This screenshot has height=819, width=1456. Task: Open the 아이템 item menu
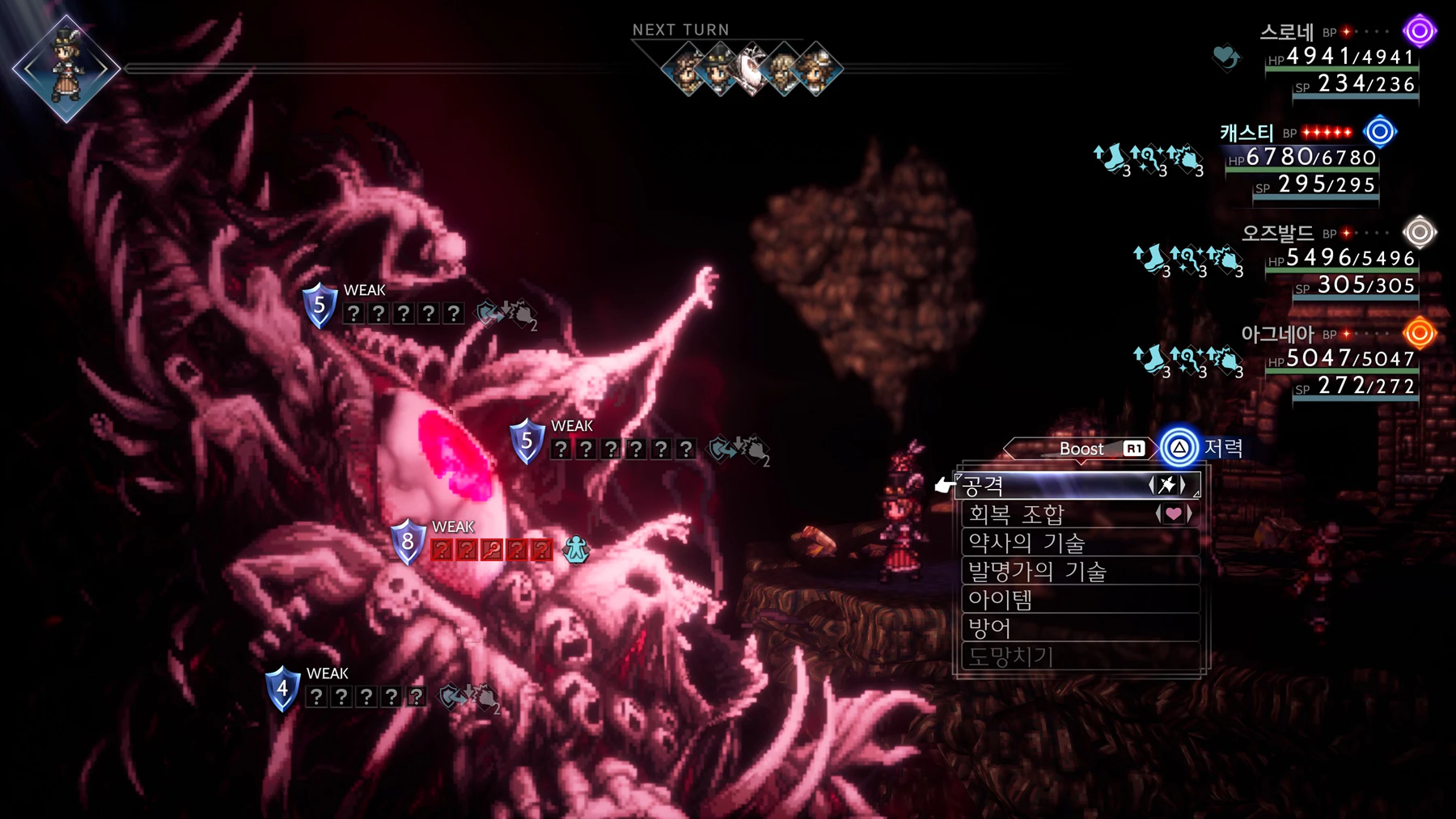click(1052, 600)
